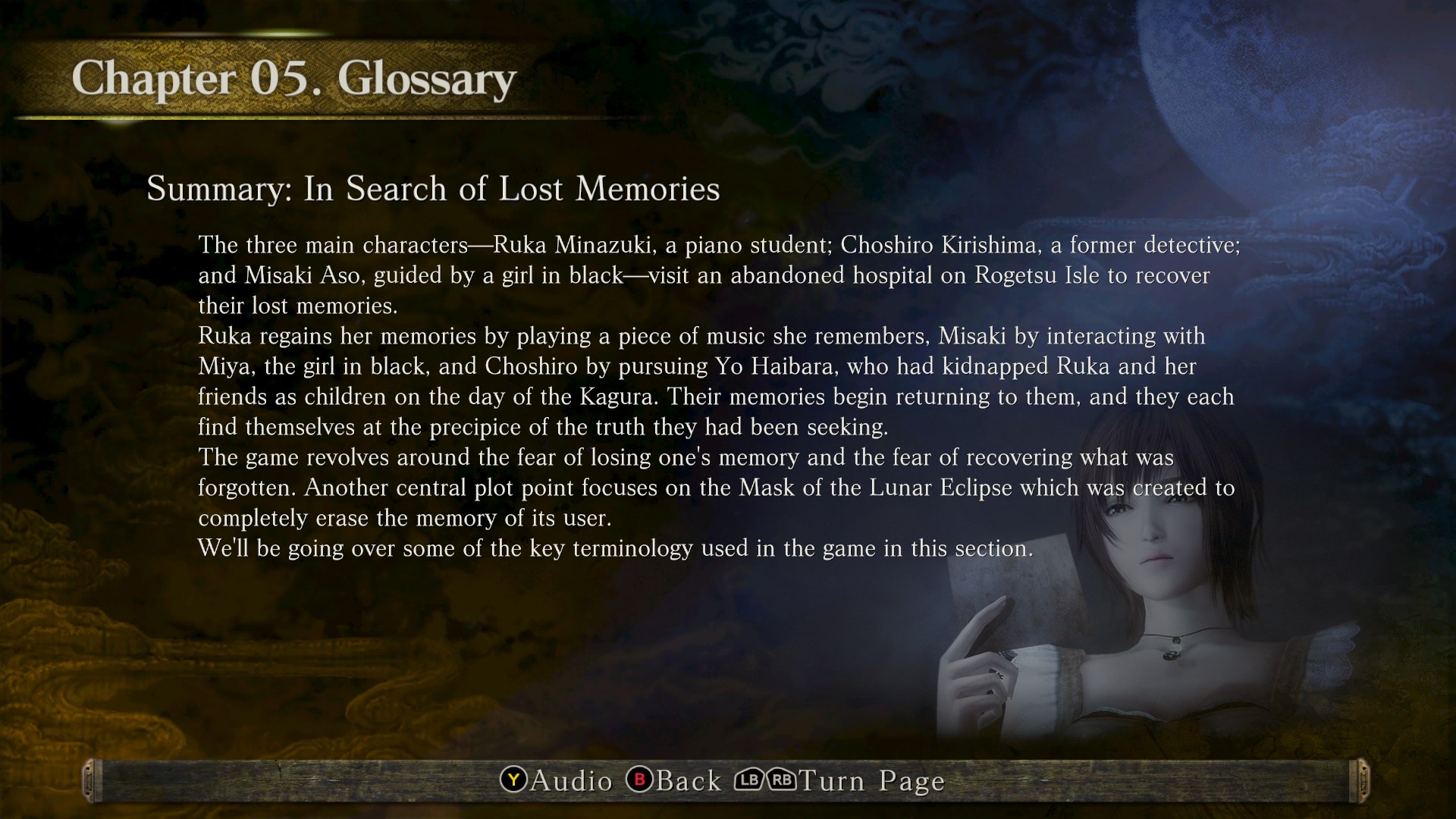Image resolution: width=1456 pixels, height=819 pixels.
Task: Select the right metal end cap of the bottom bar
Action: 1363,780
